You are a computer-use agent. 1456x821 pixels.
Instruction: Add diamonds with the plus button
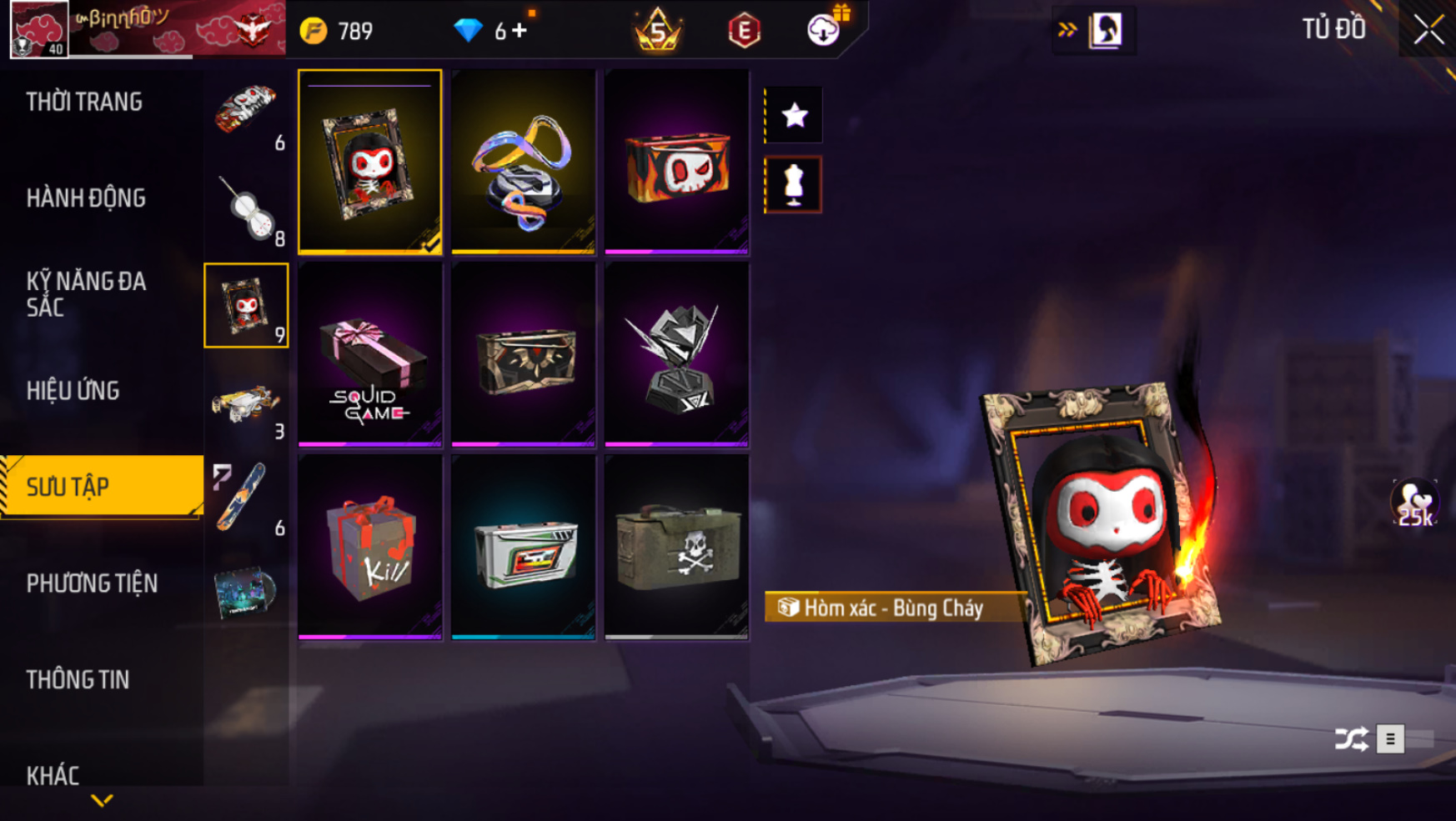point(520,31)
